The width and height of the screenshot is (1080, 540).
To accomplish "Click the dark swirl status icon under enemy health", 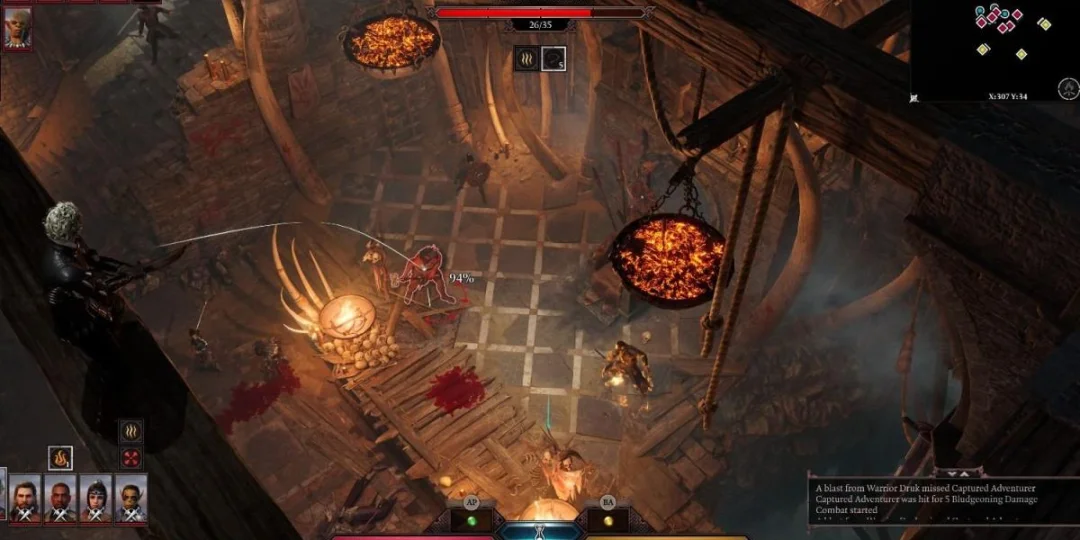I will [554, 58].
